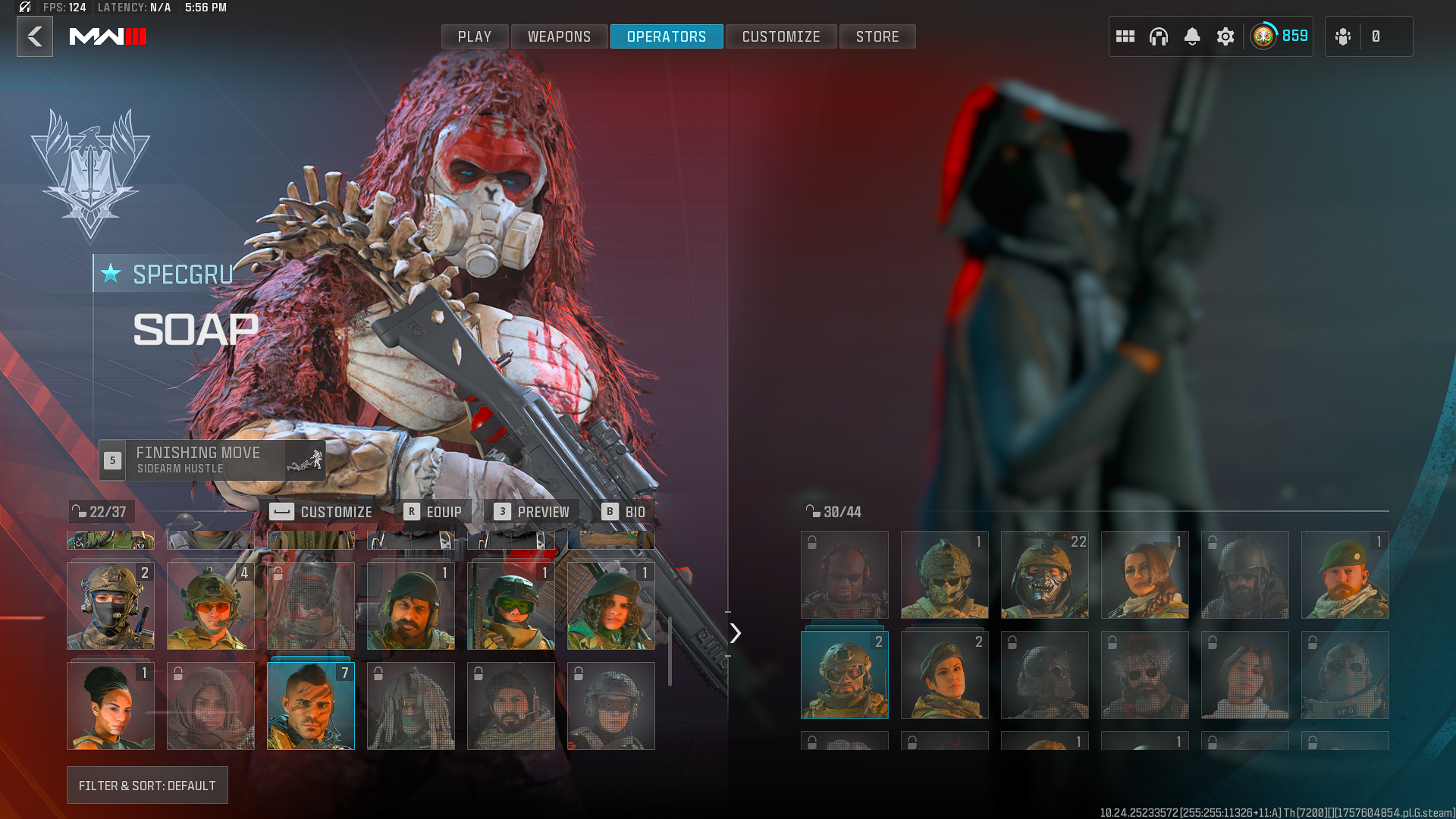This screenshot has width=1456, height=819.
Task: Open the Store tab
Action: point(877,36)
